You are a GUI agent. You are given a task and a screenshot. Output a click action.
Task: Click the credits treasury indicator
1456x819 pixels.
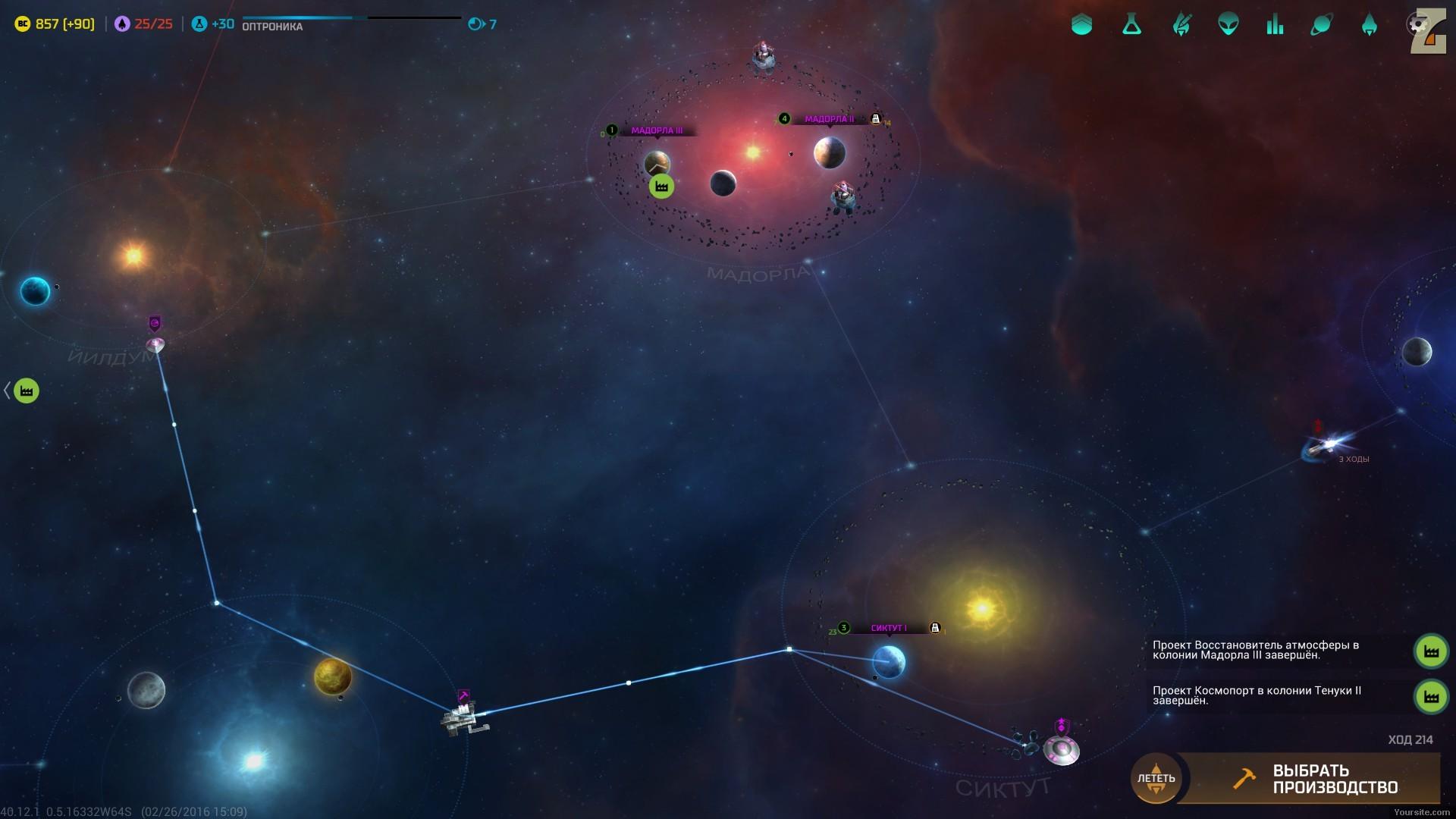[55, 24]
